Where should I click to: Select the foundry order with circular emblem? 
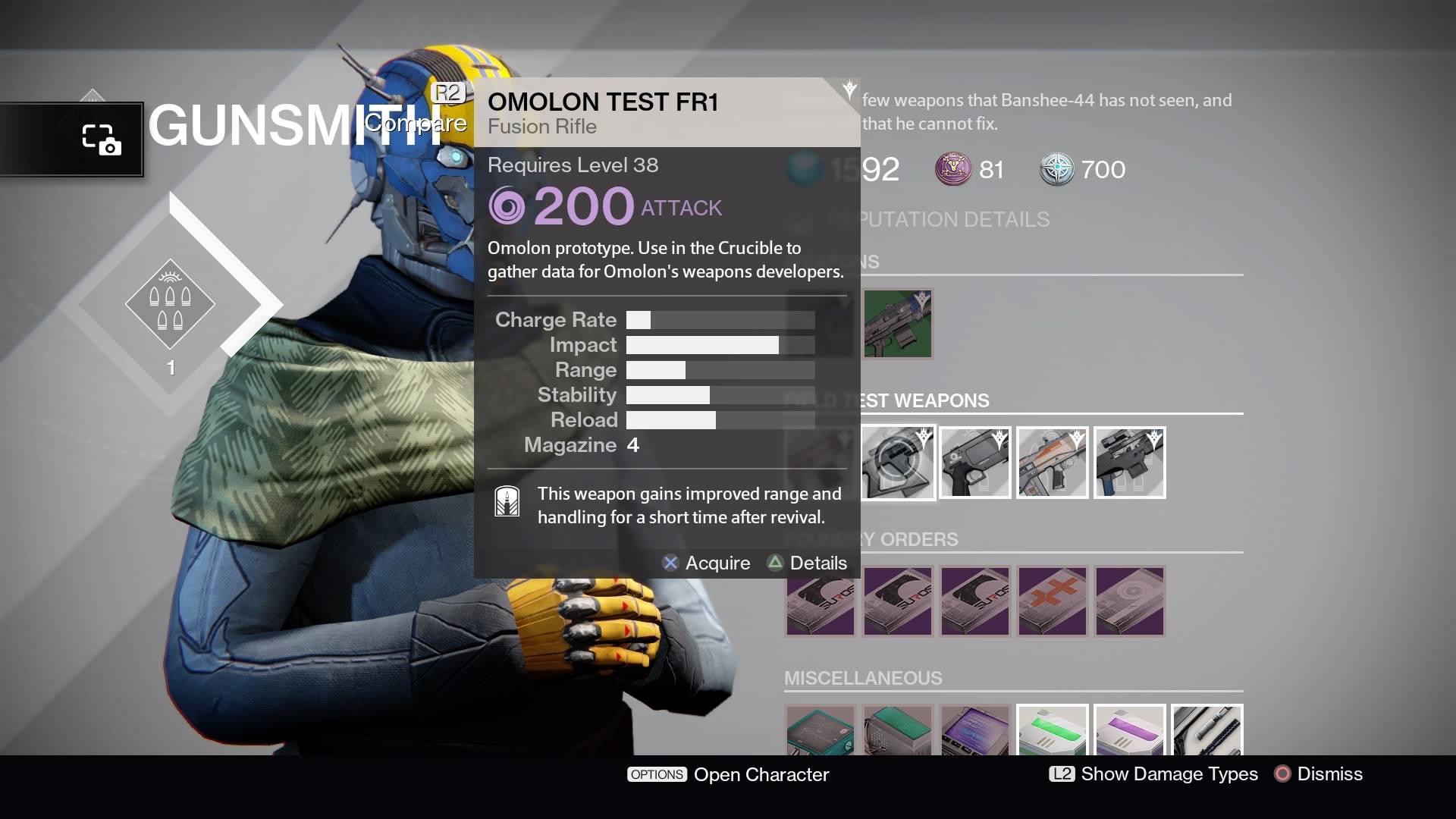point(1130,601)
